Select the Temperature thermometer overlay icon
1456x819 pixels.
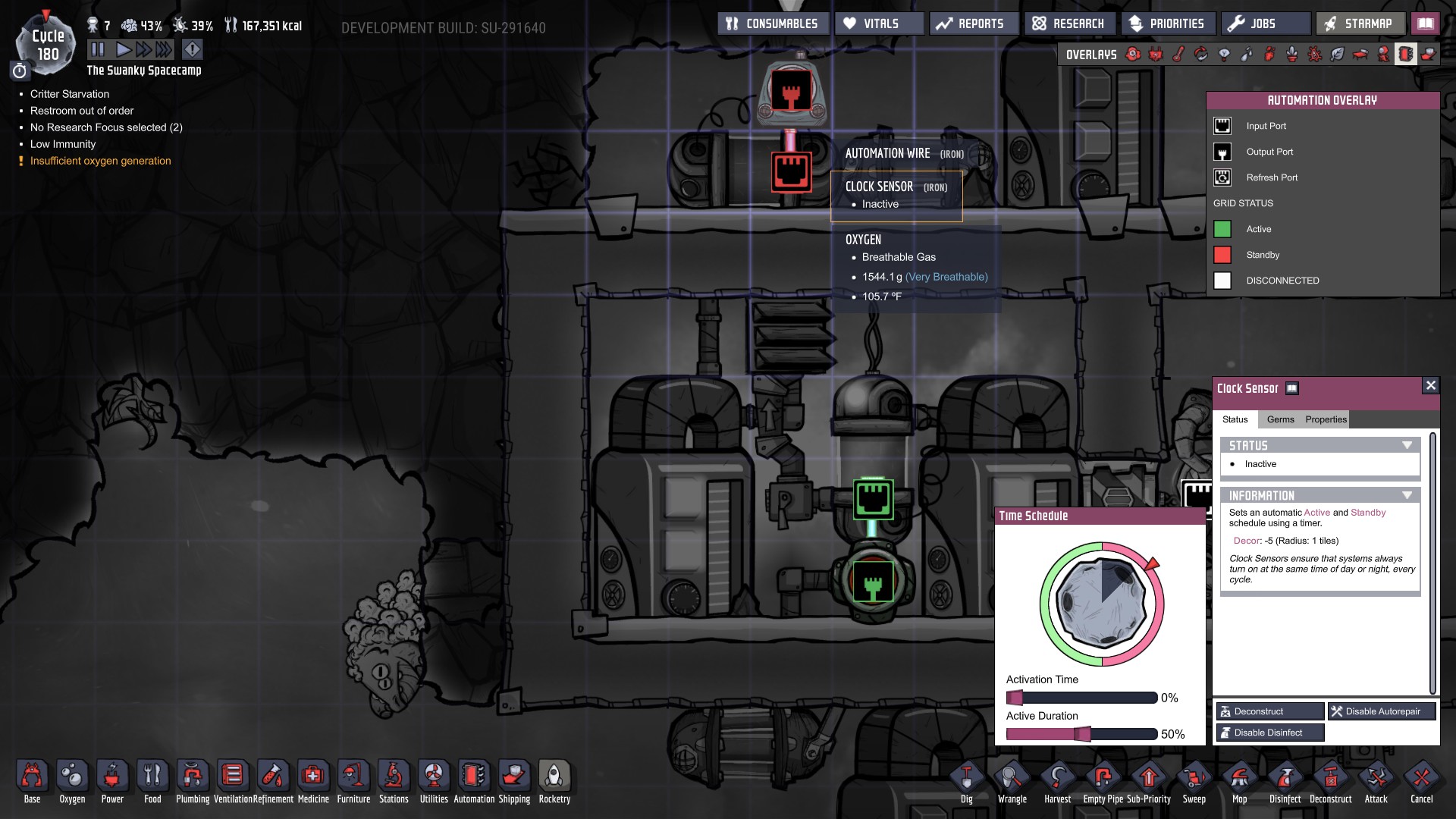(x=1178, y=55)
